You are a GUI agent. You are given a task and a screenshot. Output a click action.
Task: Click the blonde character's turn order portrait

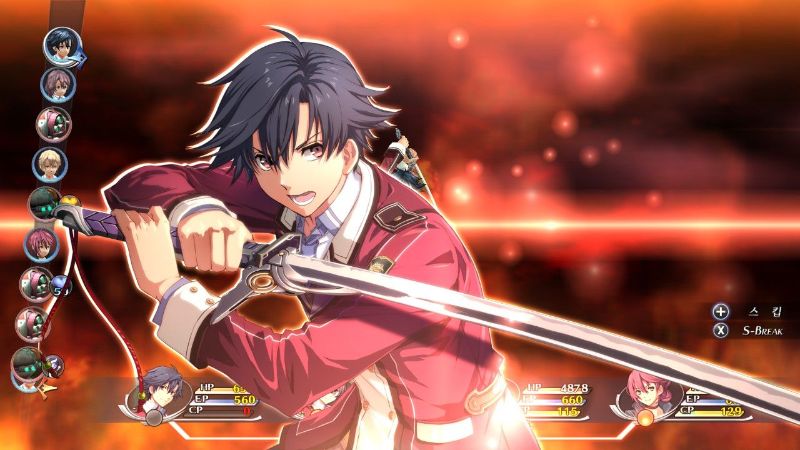point(49,163)
